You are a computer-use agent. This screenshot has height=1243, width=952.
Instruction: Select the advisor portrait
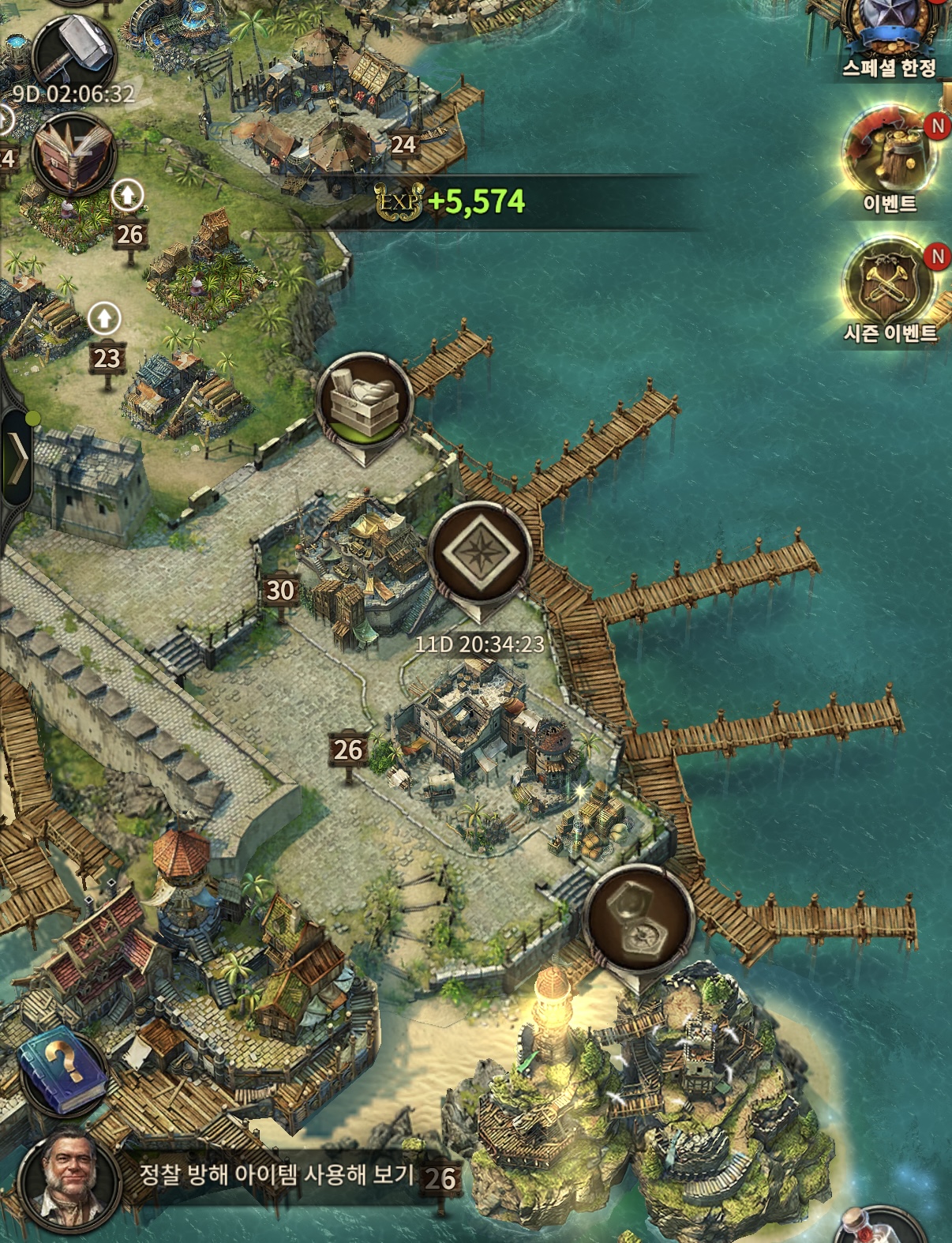[x=69, y=1178]
